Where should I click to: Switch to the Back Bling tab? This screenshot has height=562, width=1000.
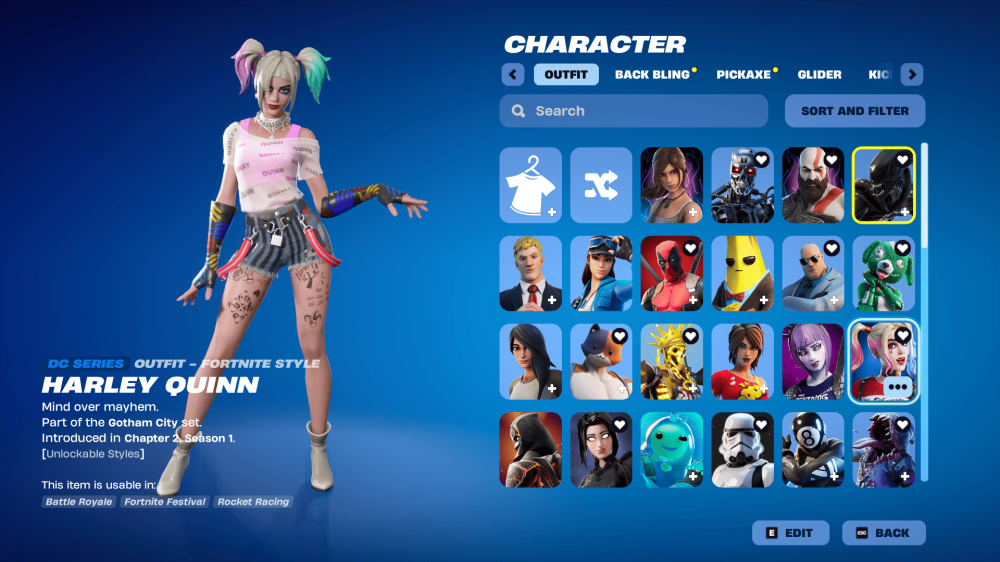click(x=651, y=75)
